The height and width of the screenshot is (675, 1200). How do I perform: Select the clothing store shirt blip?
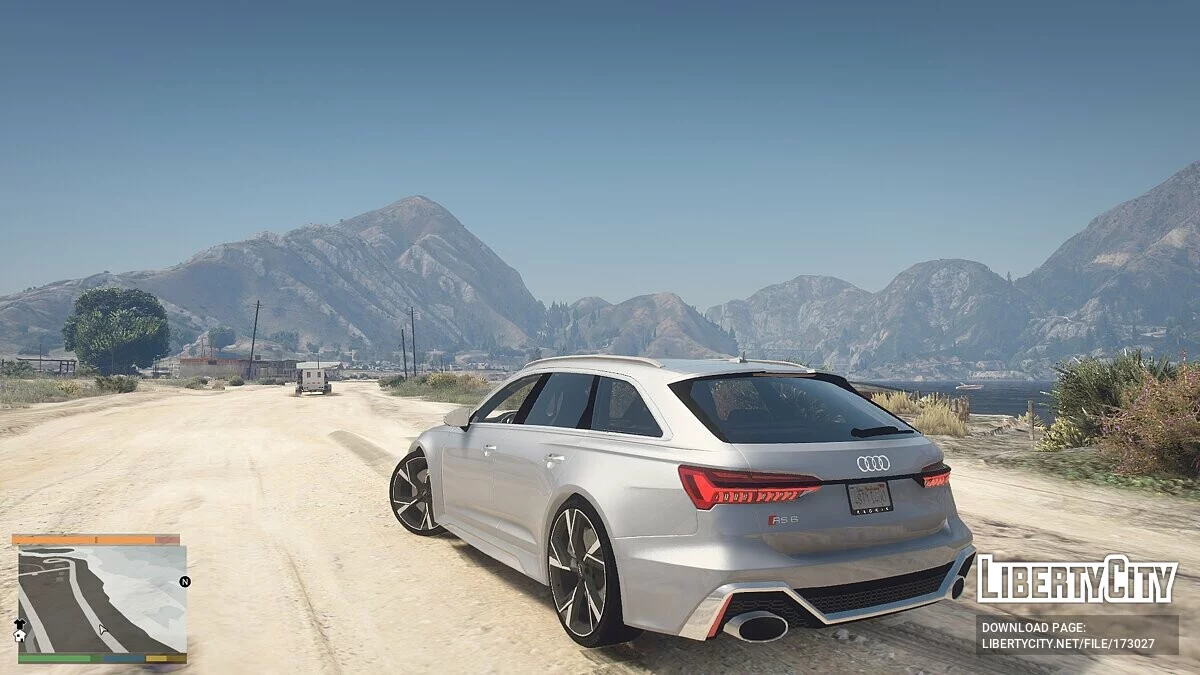click(x=19, y=623)
